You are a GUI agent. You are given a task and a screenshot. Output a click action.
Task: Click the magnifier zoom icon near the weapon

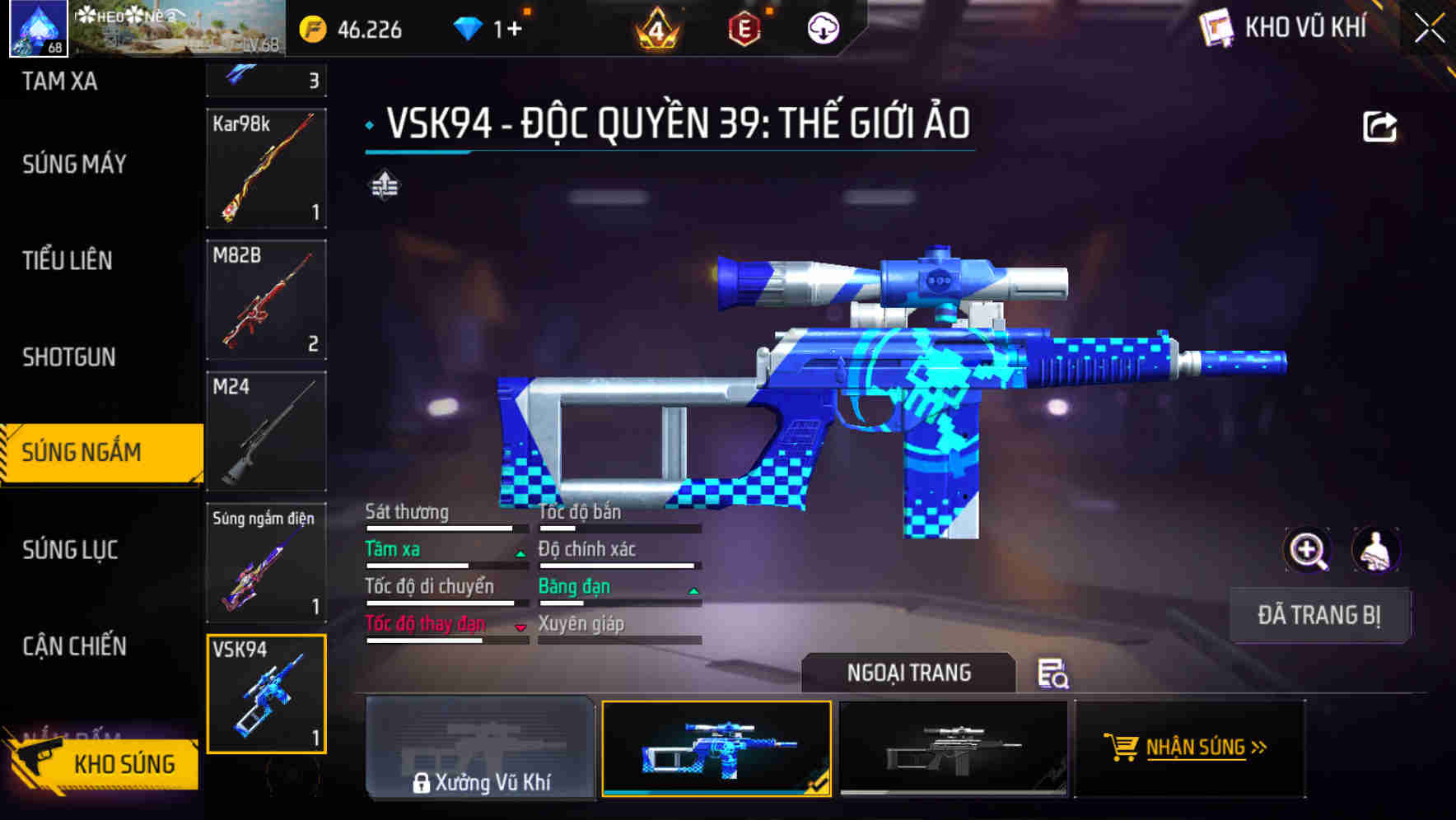(x=1306, y=550)
